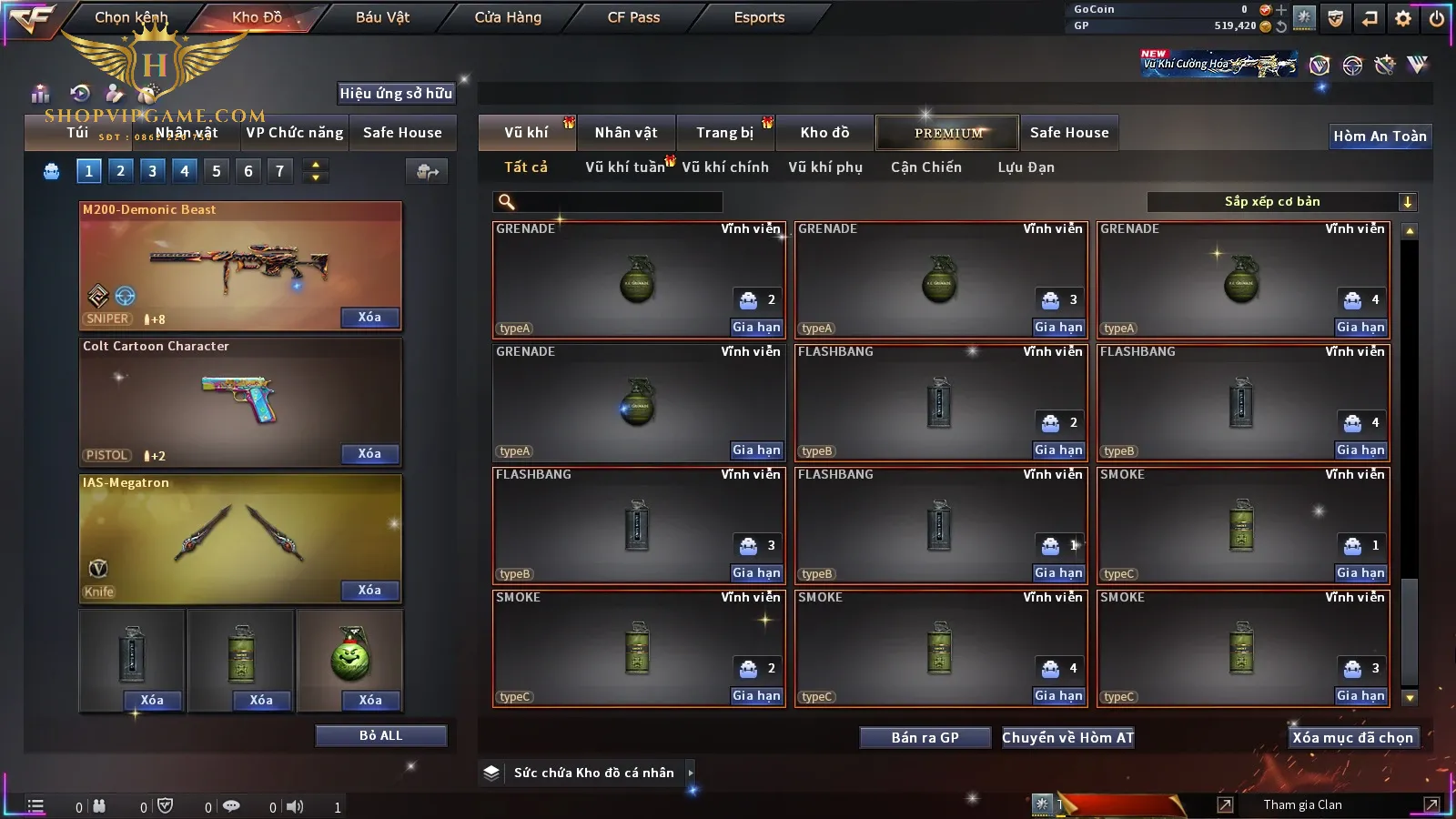Screen dimensions: 1456x819
Task: Click Bán ra GP to sell
Action: tap(925, 738)
